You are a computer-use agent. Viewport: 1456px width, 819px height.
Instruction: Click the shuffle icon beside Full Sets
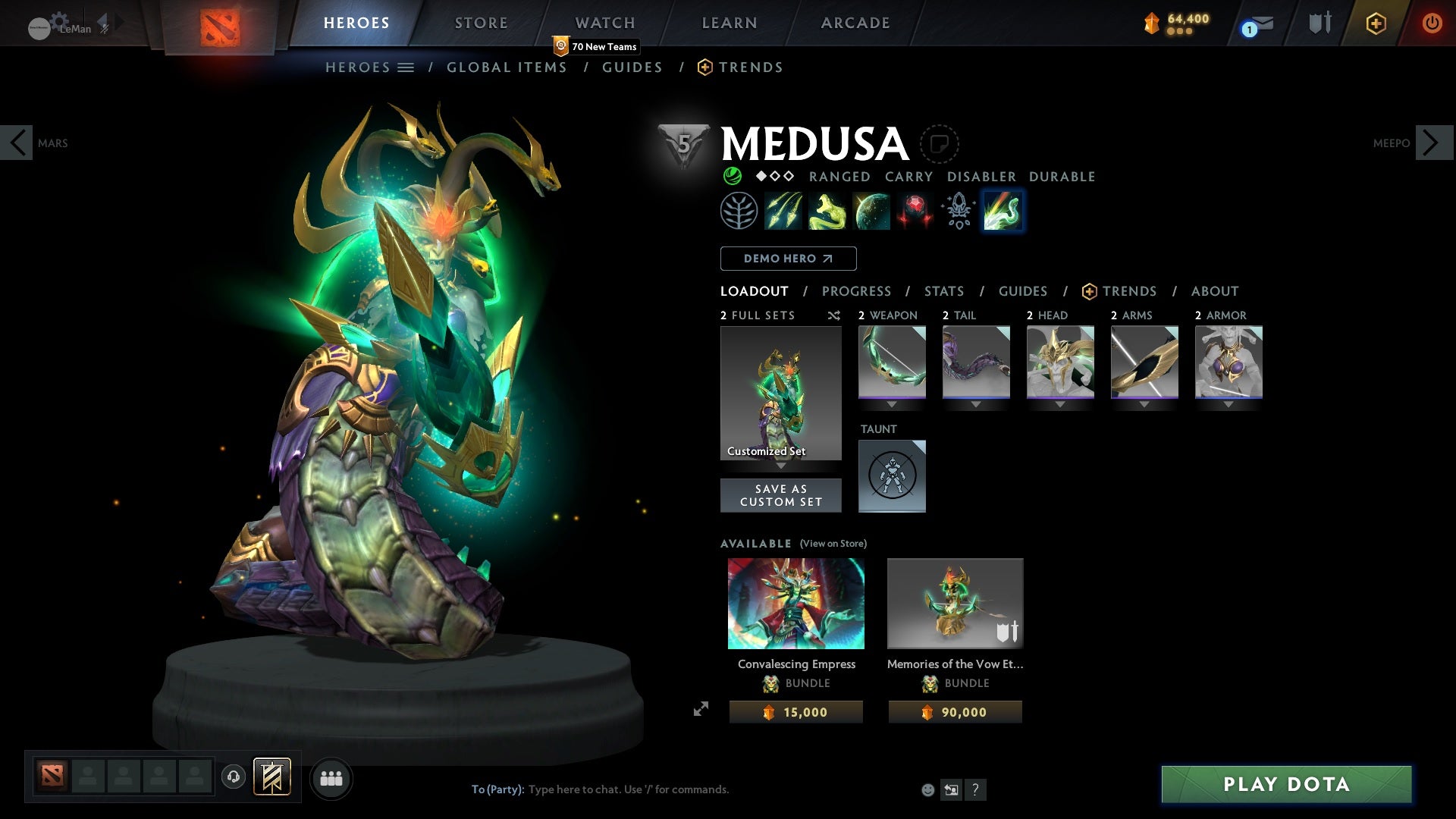click(x=833, y=315)
